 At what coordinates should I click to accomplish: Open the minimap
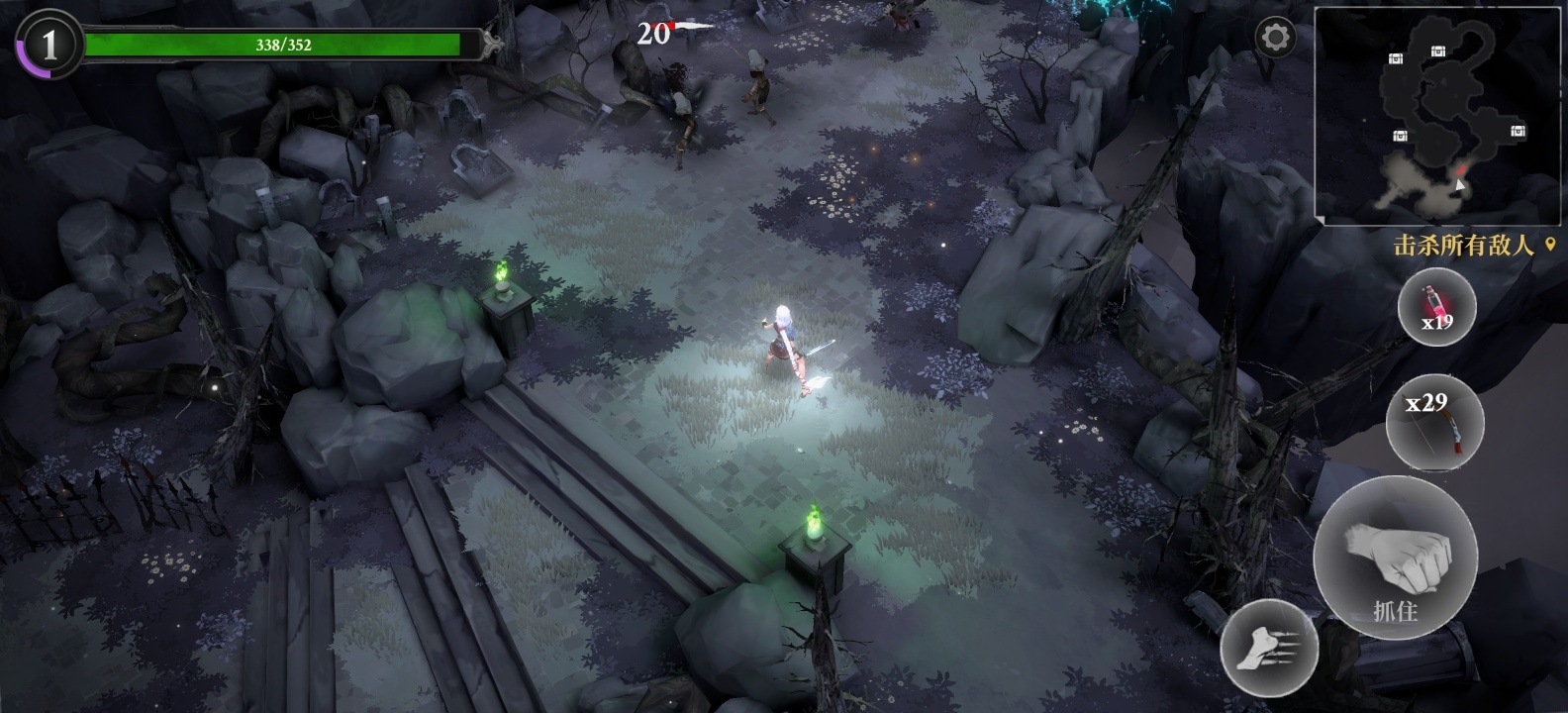click(1437, 114)
